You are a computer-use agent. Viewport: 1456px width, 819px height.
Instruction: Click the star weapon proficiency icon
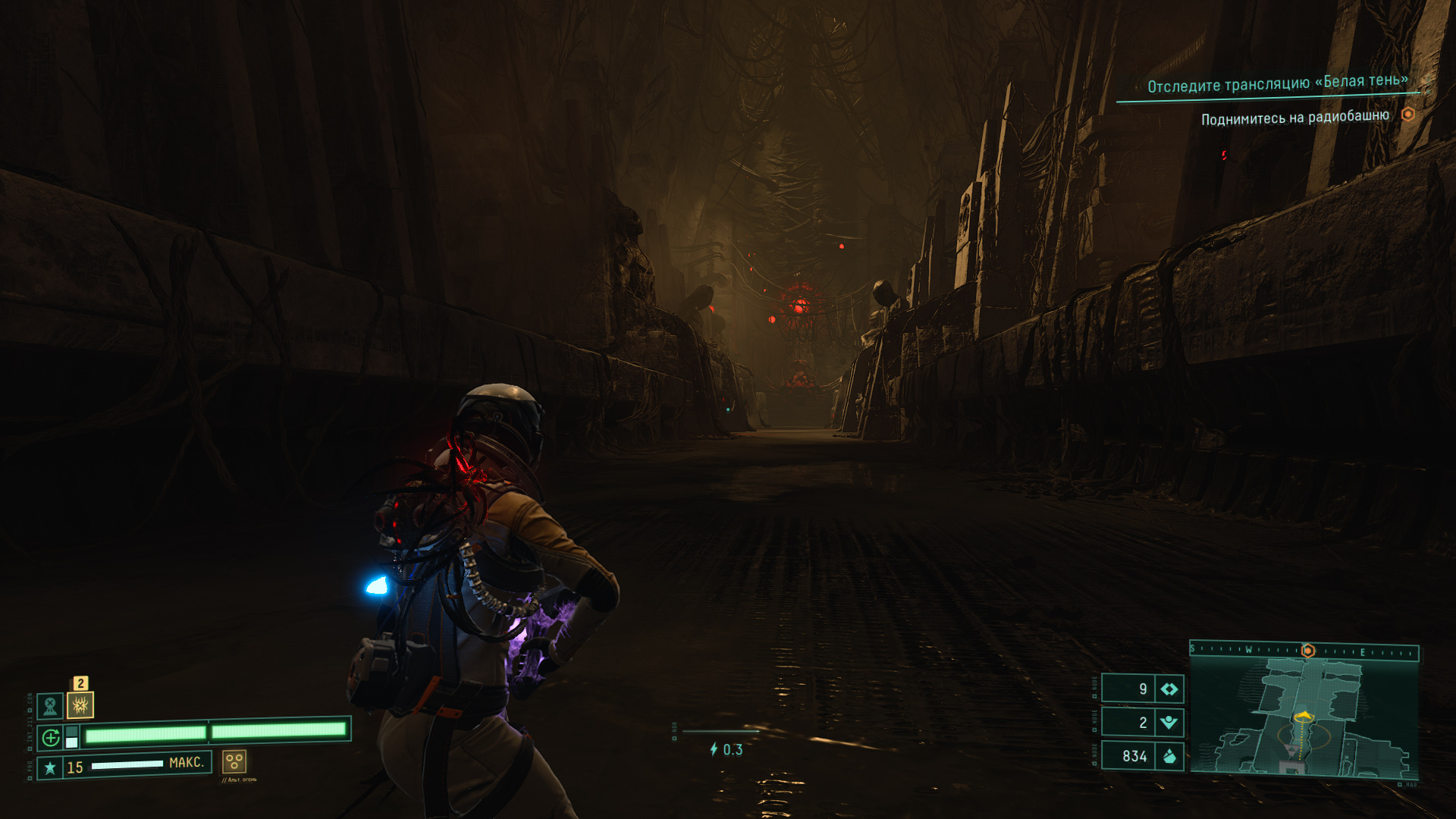point(50,767)
